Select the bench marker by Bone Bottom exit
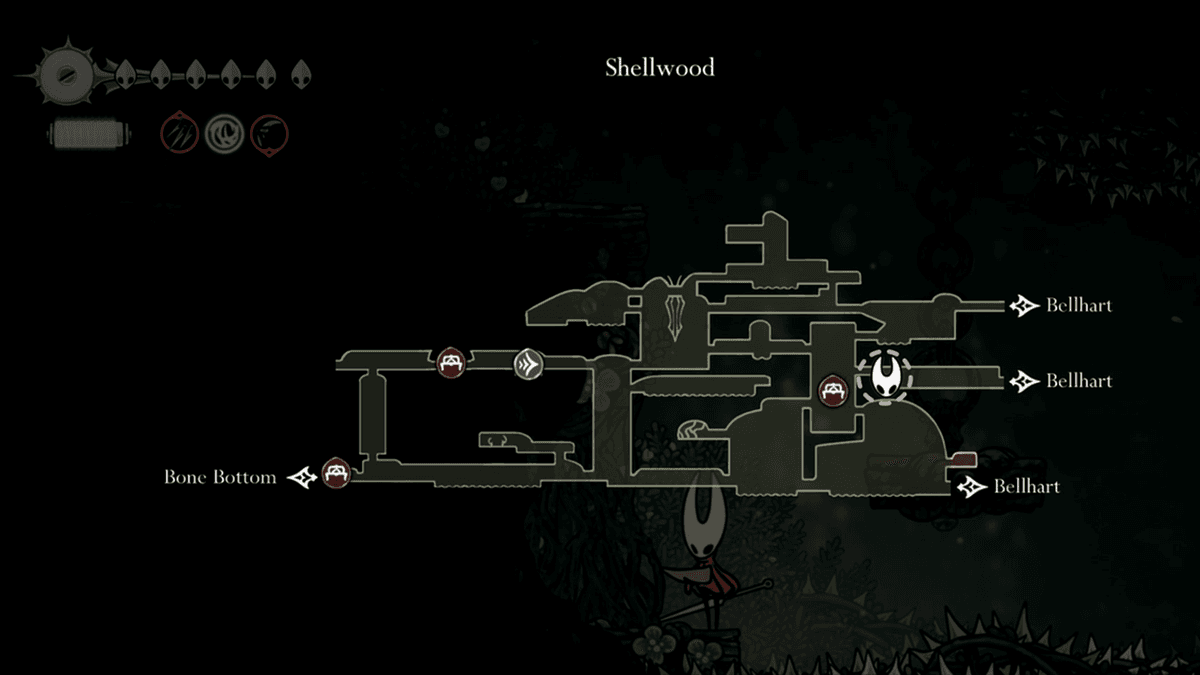The width and height of the screenshot is (1200, 675). pos(337,472)
